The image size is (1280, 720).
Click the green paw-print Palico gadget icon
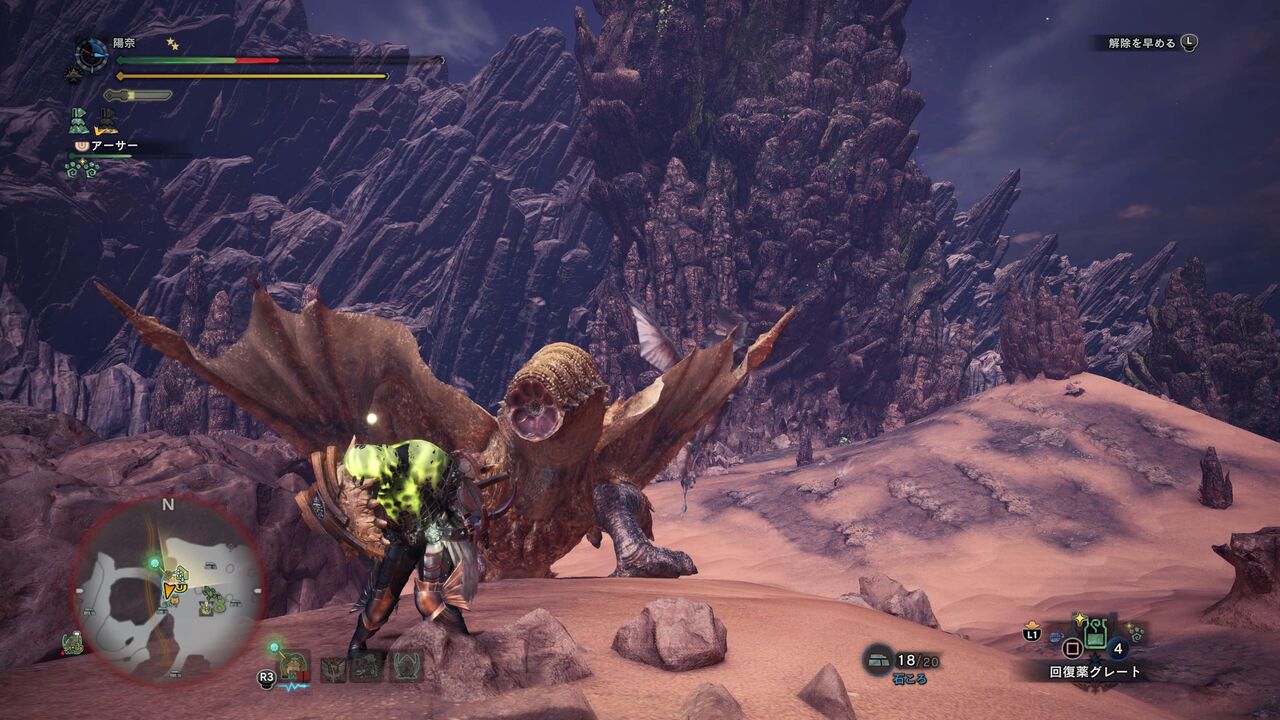click(82, 168)
